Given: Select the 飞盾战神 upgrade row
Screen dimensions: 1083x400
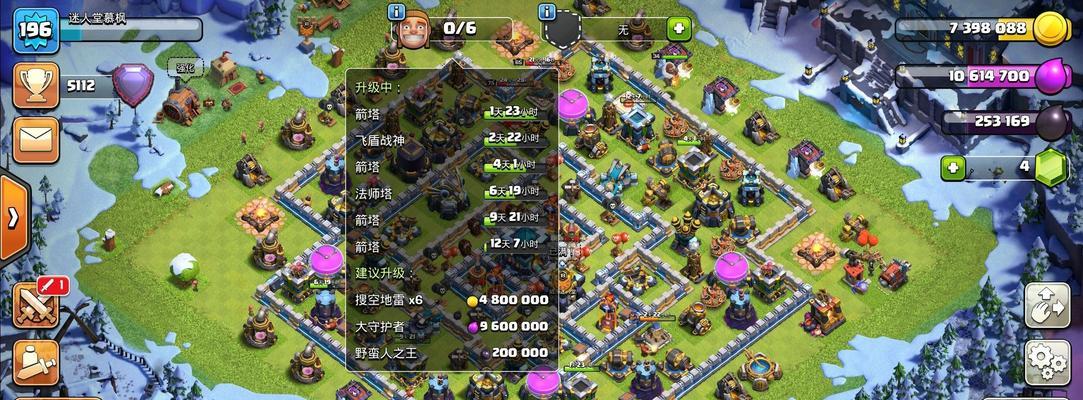Looking at the screenshot, I should pyautogui.click(x=452, y=138).
